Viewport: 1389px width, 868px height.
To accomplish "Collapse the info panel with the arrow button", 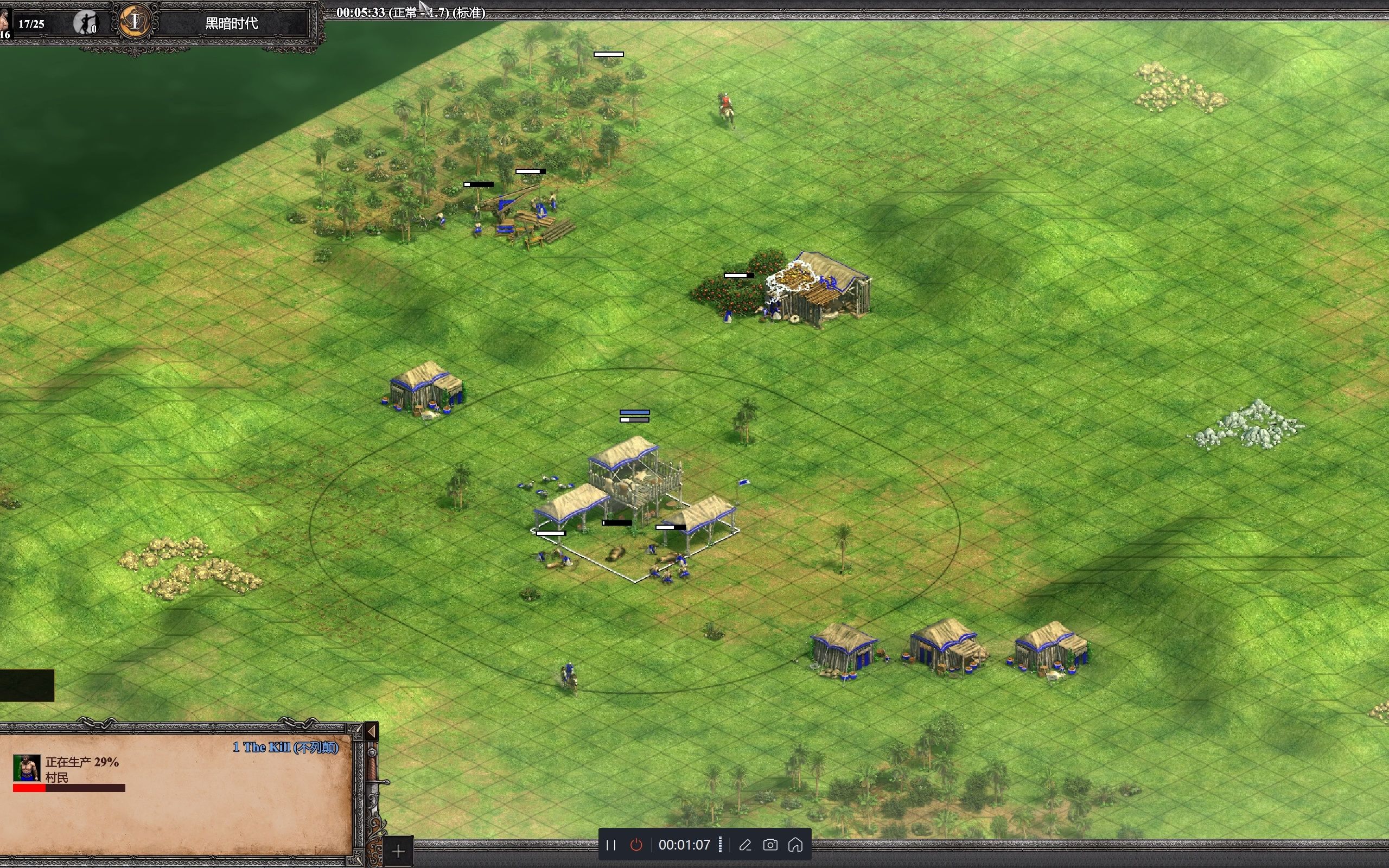I will 371,731.
